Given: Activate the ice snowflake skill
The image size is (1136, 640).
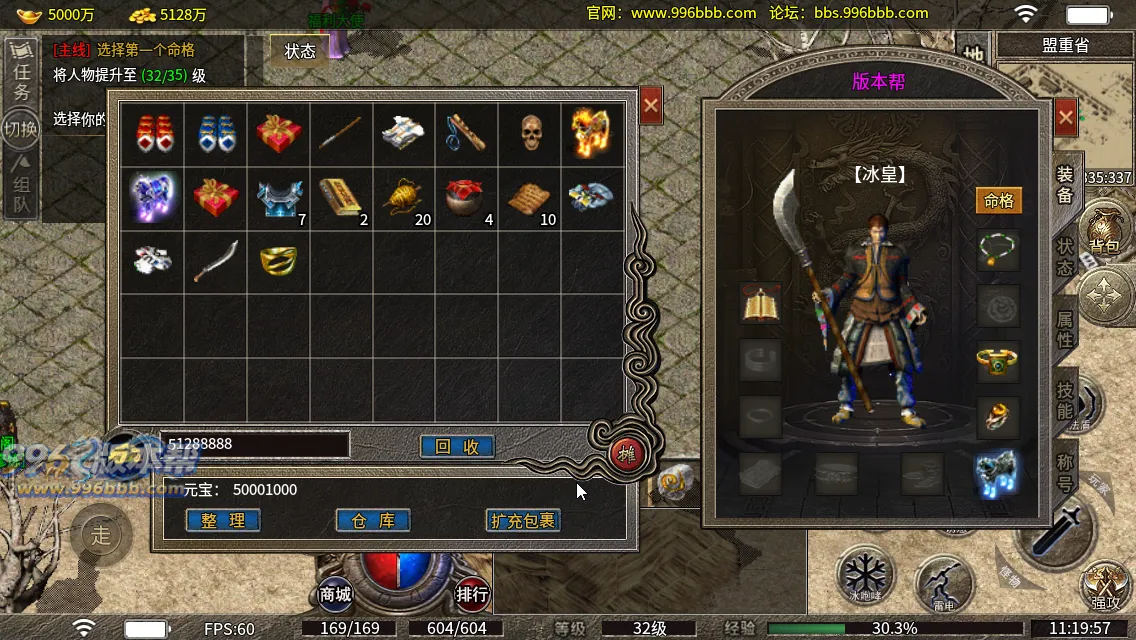Looking at the screenshot, I should [863, 574].
